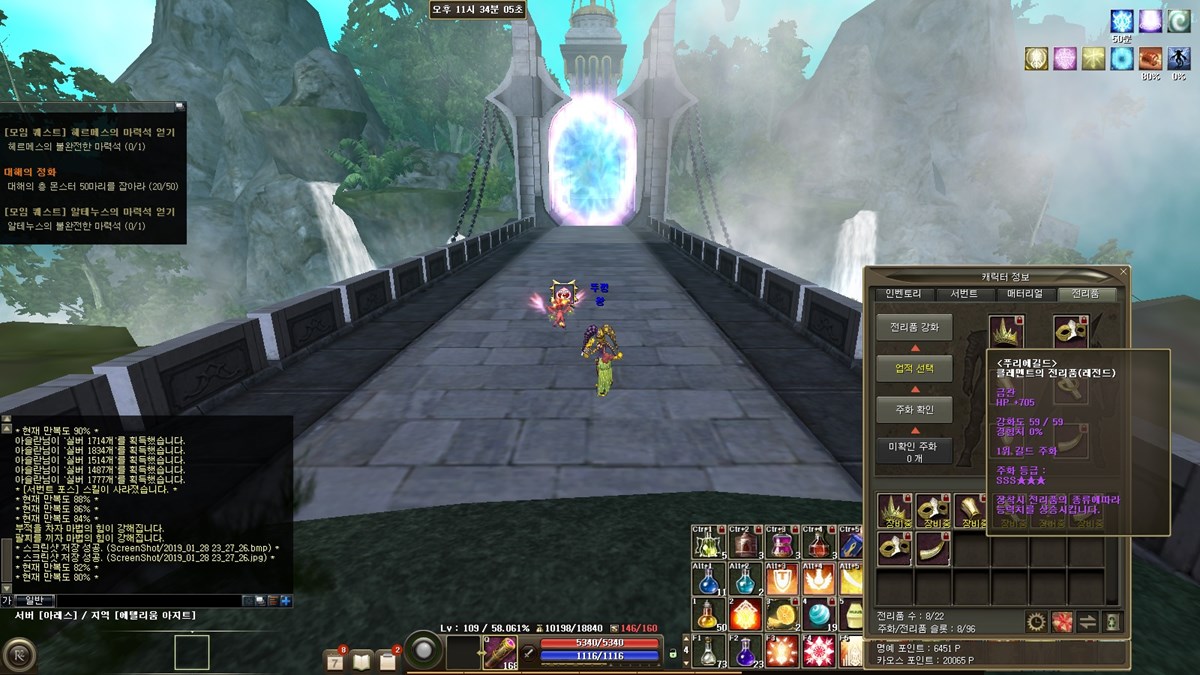
Task: Use the orange potion in slot 1
Action: pos(708,613)
